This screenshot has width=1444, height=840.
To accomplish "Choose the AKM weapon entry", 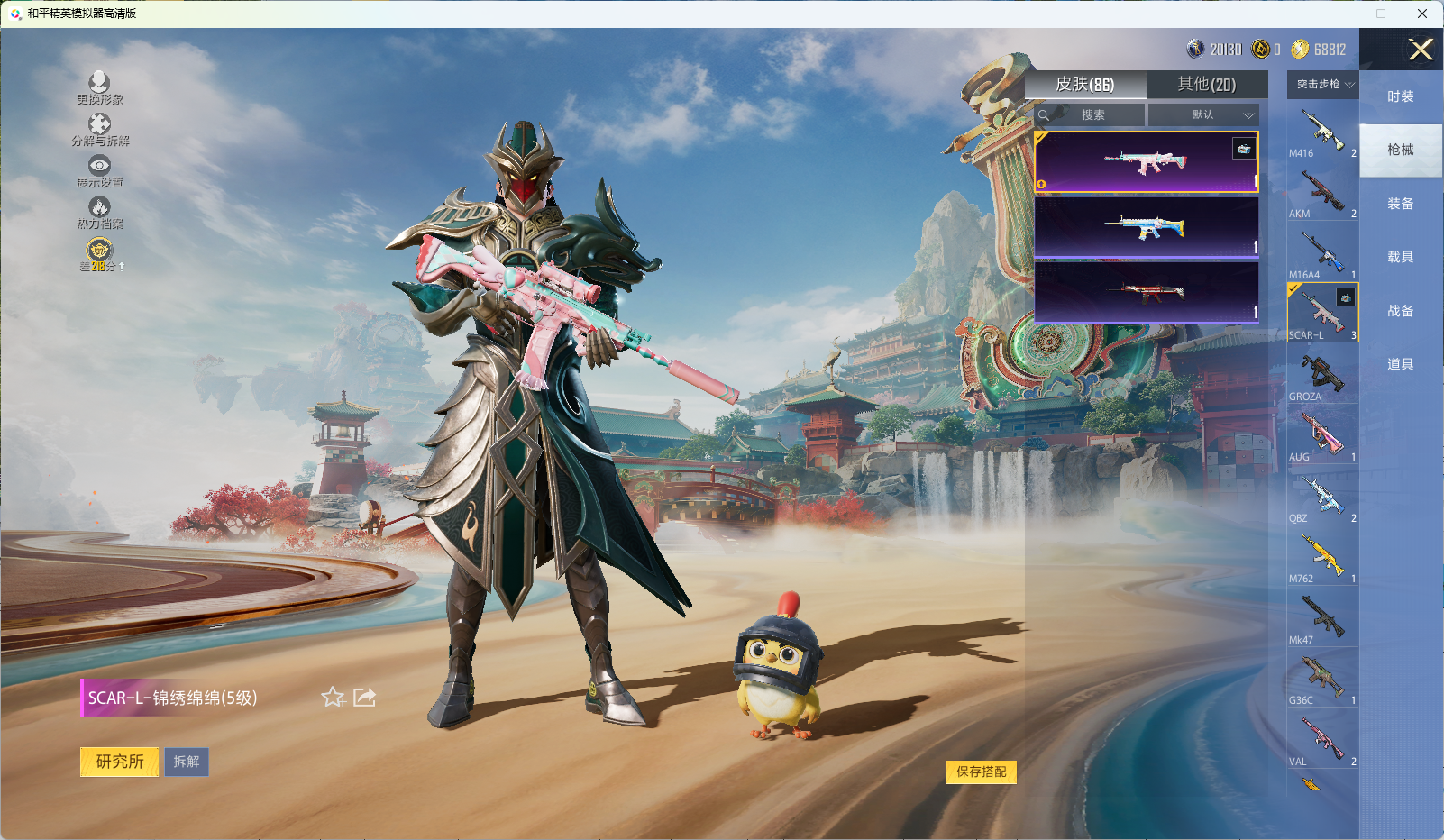I will click(1322, 192).
